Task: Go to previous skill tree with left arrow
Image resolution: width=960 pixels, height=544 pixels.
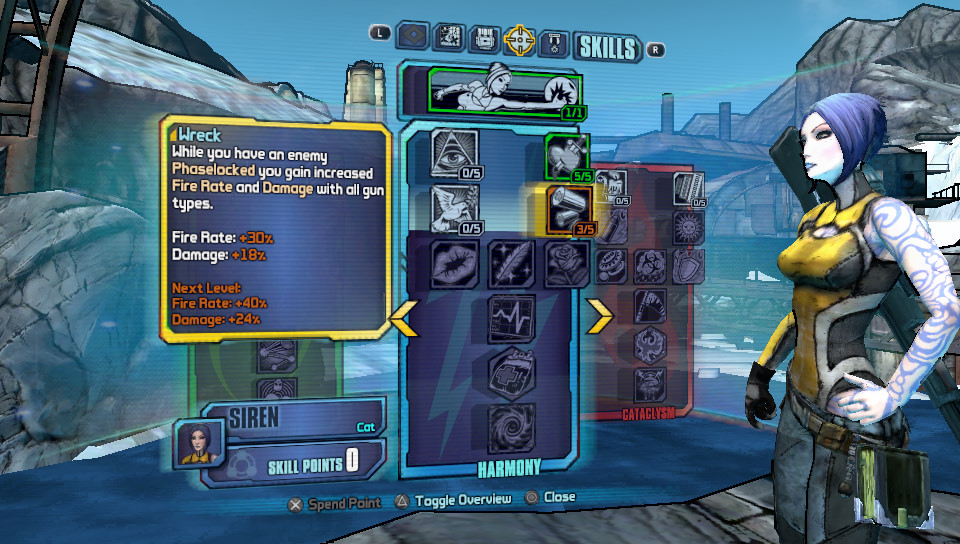Action: point(402,317)
